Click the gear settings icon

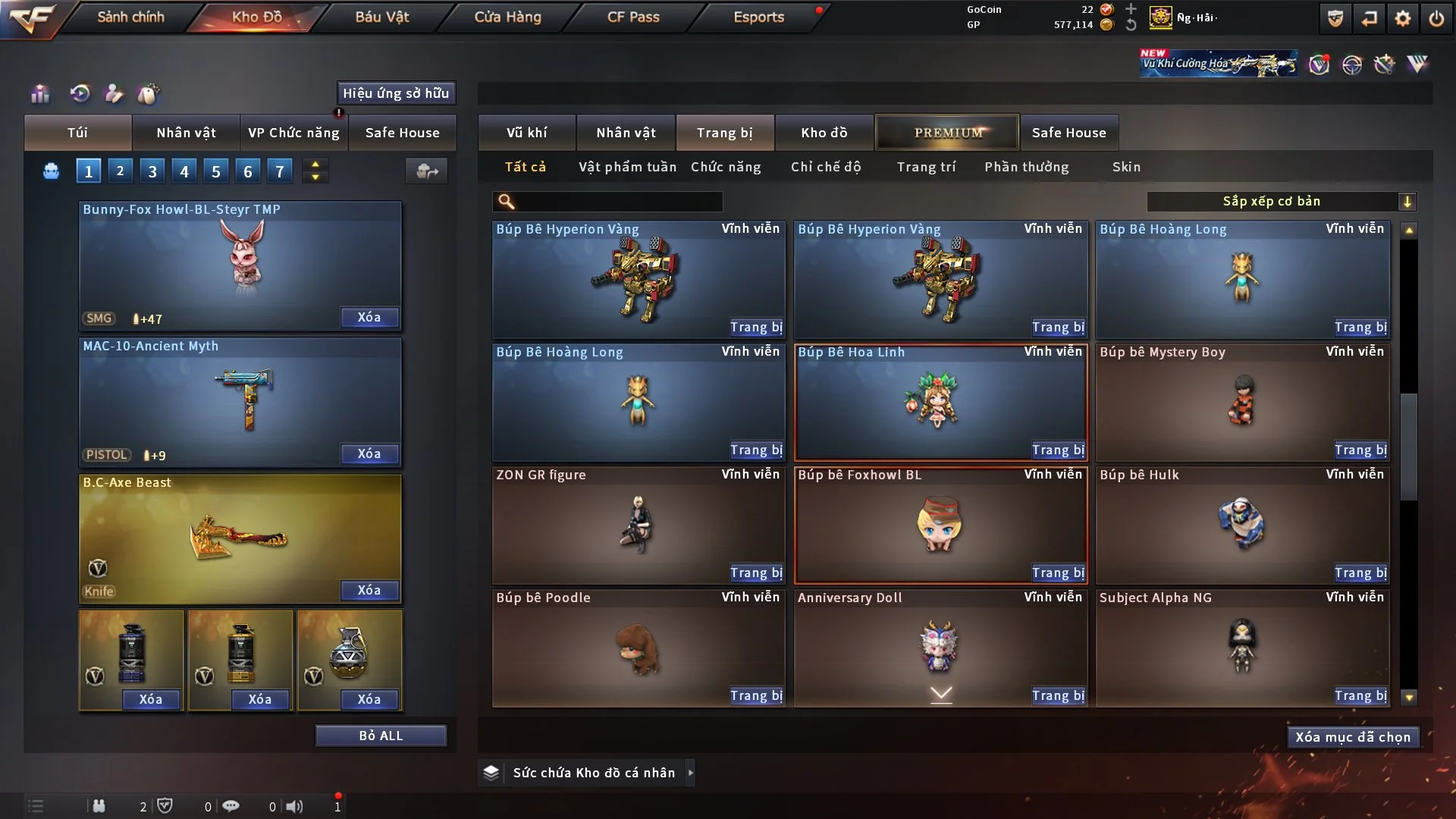(x=1403, y=18)
